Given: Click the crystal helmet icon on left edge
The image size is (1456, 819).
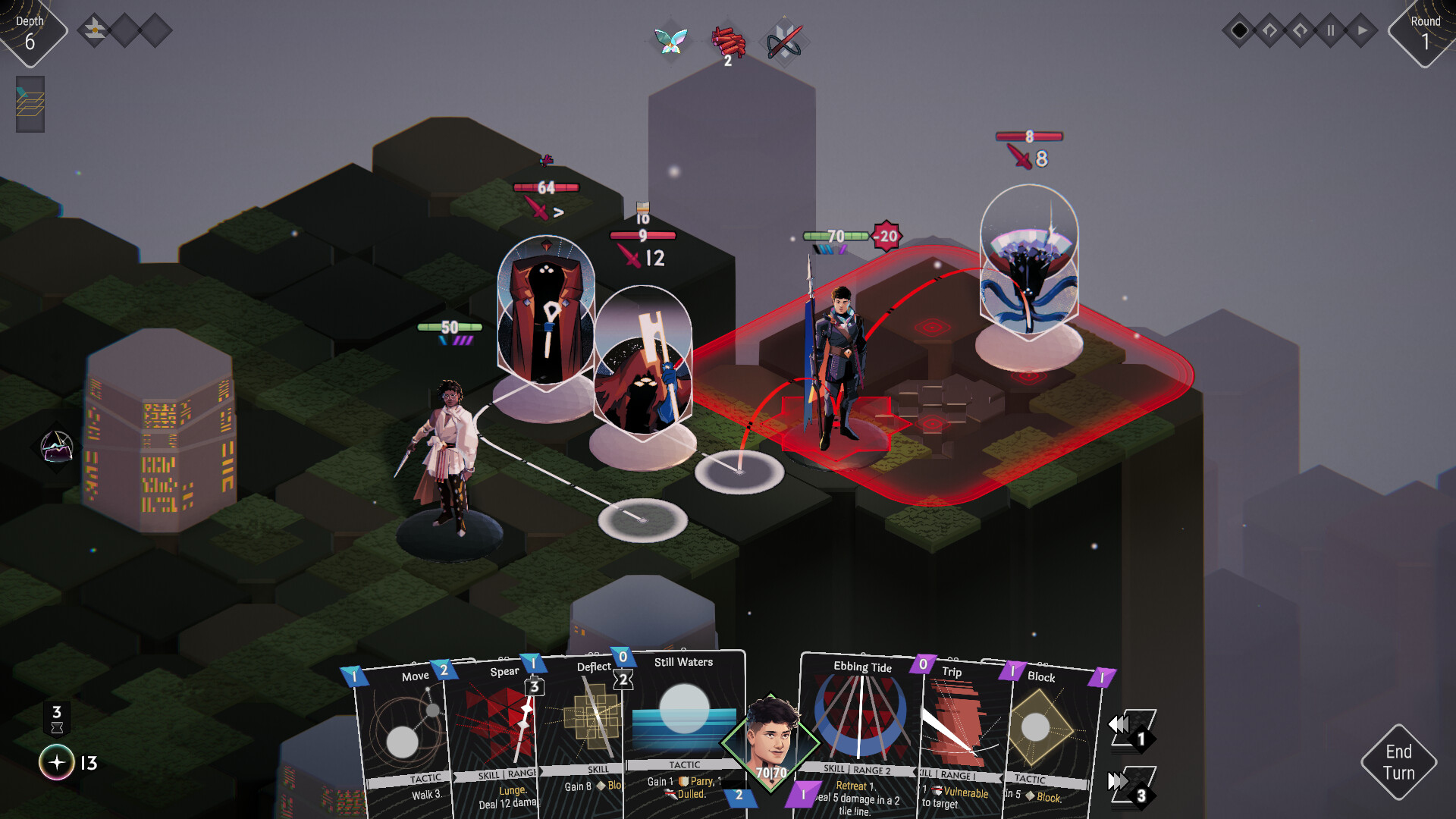Looking at the screenshot, I should pos(57,447).
